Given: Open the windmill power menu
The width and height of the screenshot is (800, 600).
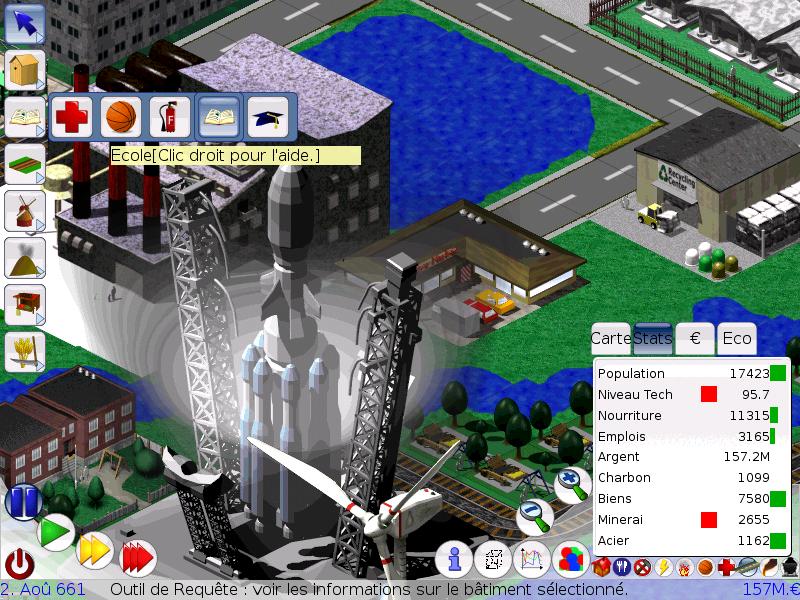Looking at the screenshot, I should pos(25,210).
